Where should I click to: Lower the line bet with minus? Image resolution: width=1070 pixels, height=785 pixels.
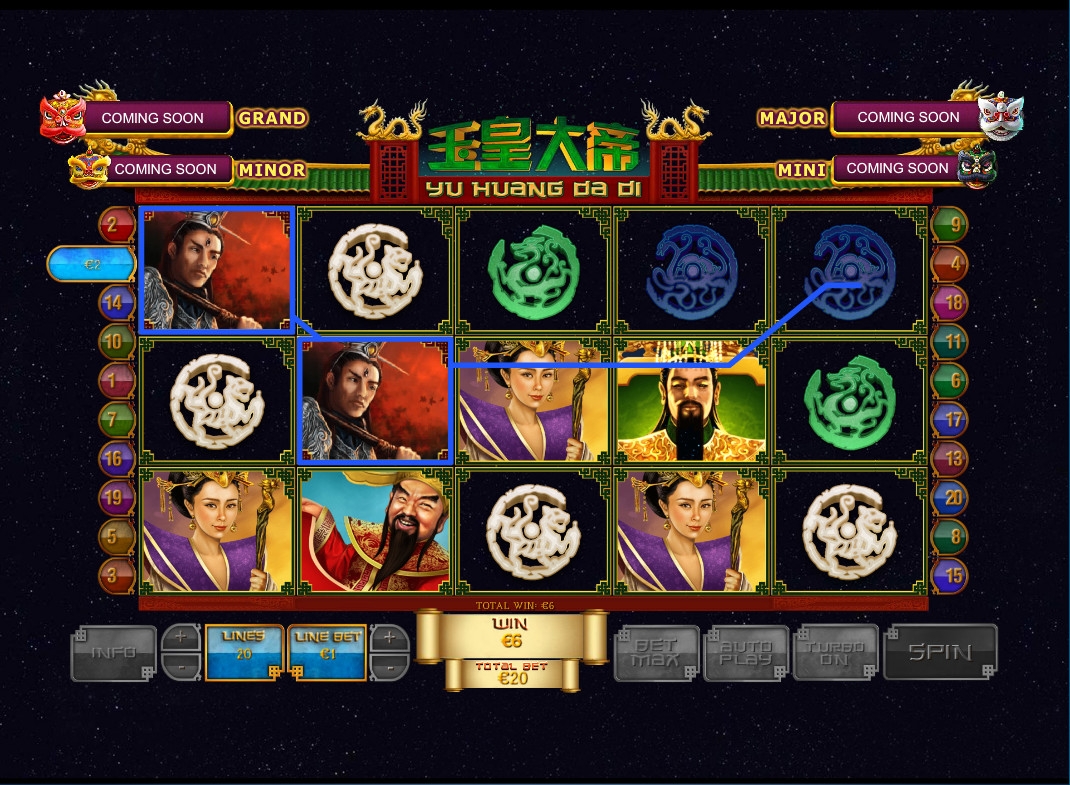tap(390, 667)
